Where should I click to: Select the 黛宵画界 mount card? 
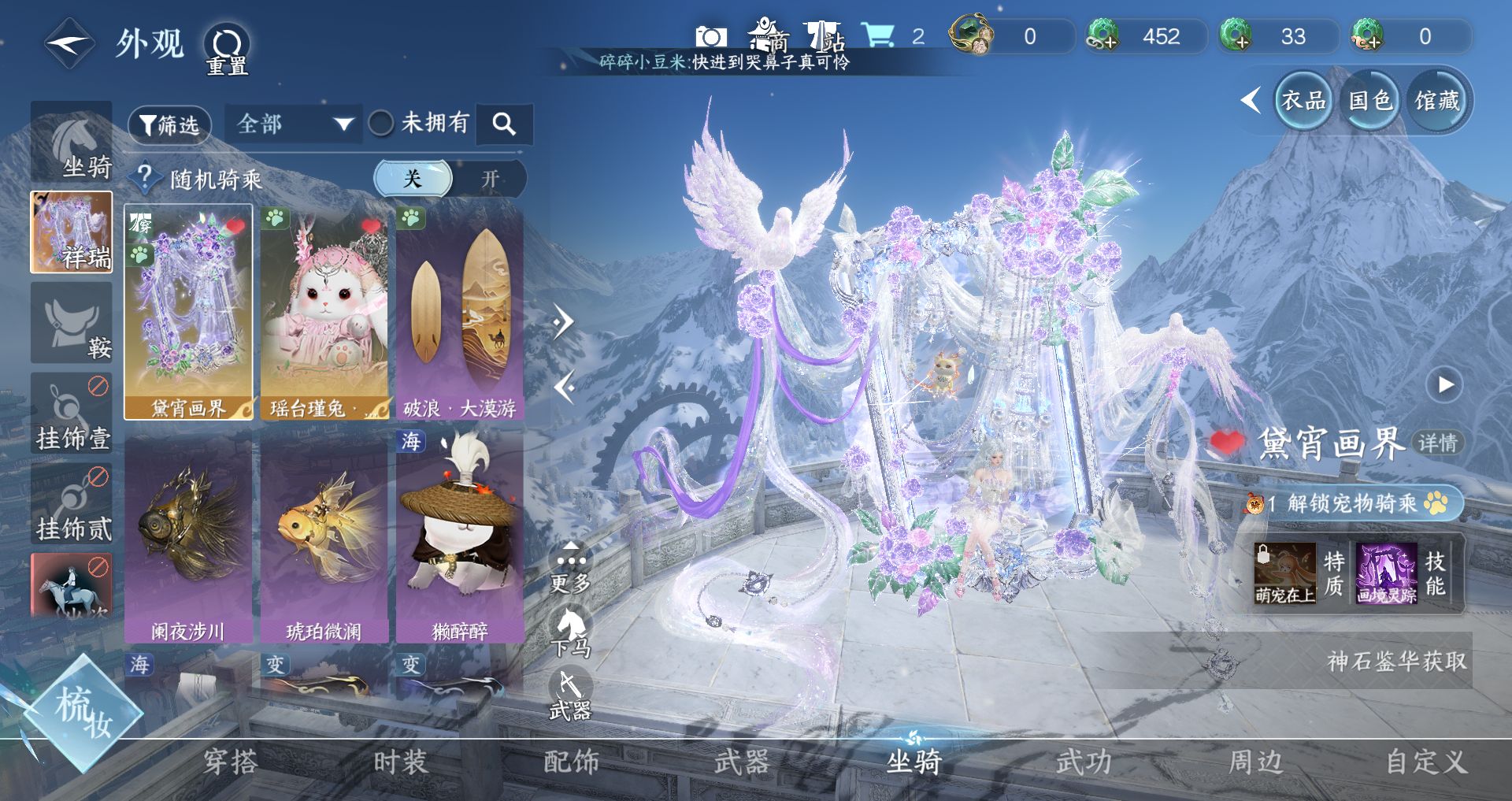click(188, 312)
